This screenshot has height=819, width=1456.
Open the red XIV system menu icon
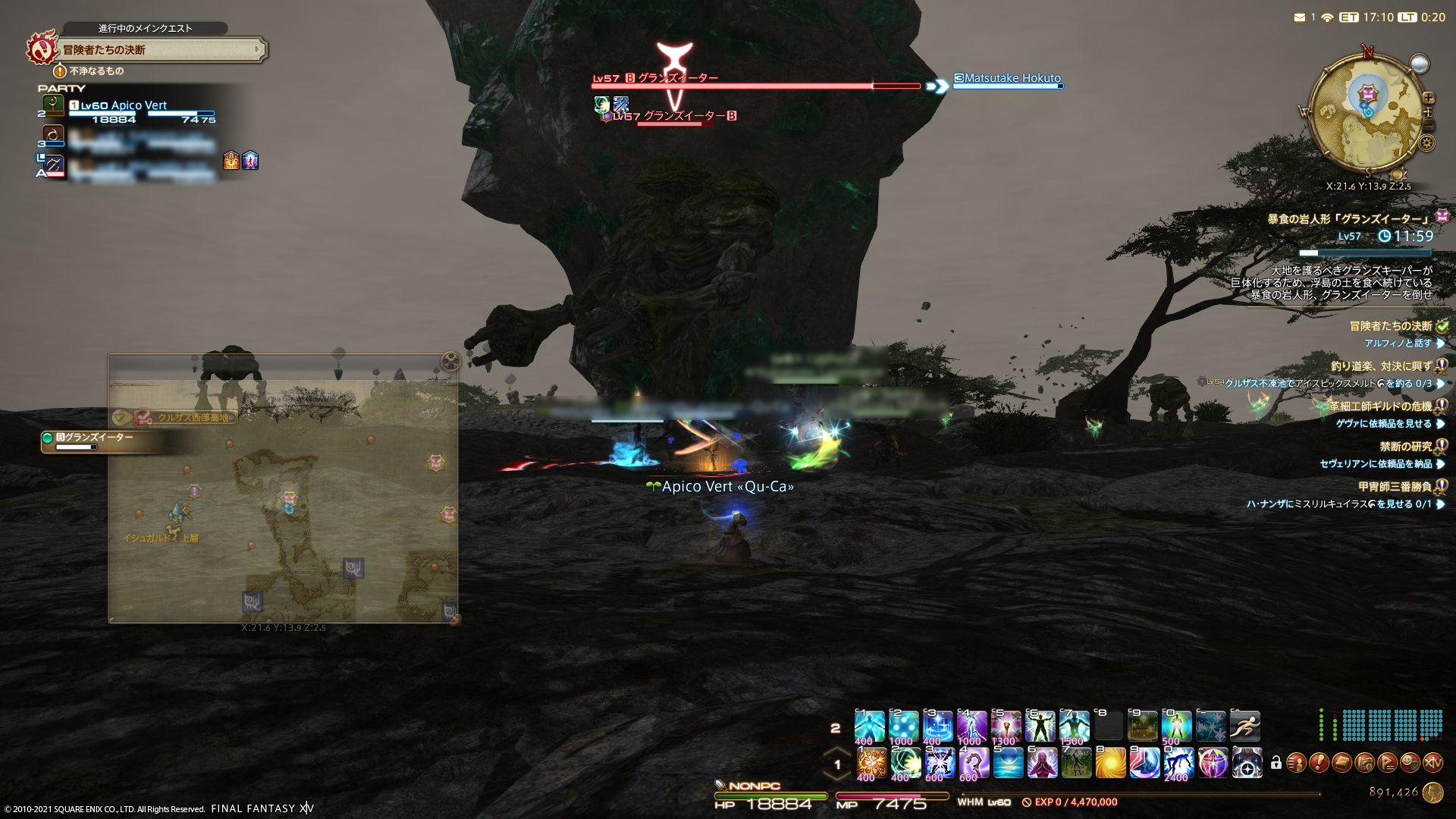click(x=1432, y=763)
